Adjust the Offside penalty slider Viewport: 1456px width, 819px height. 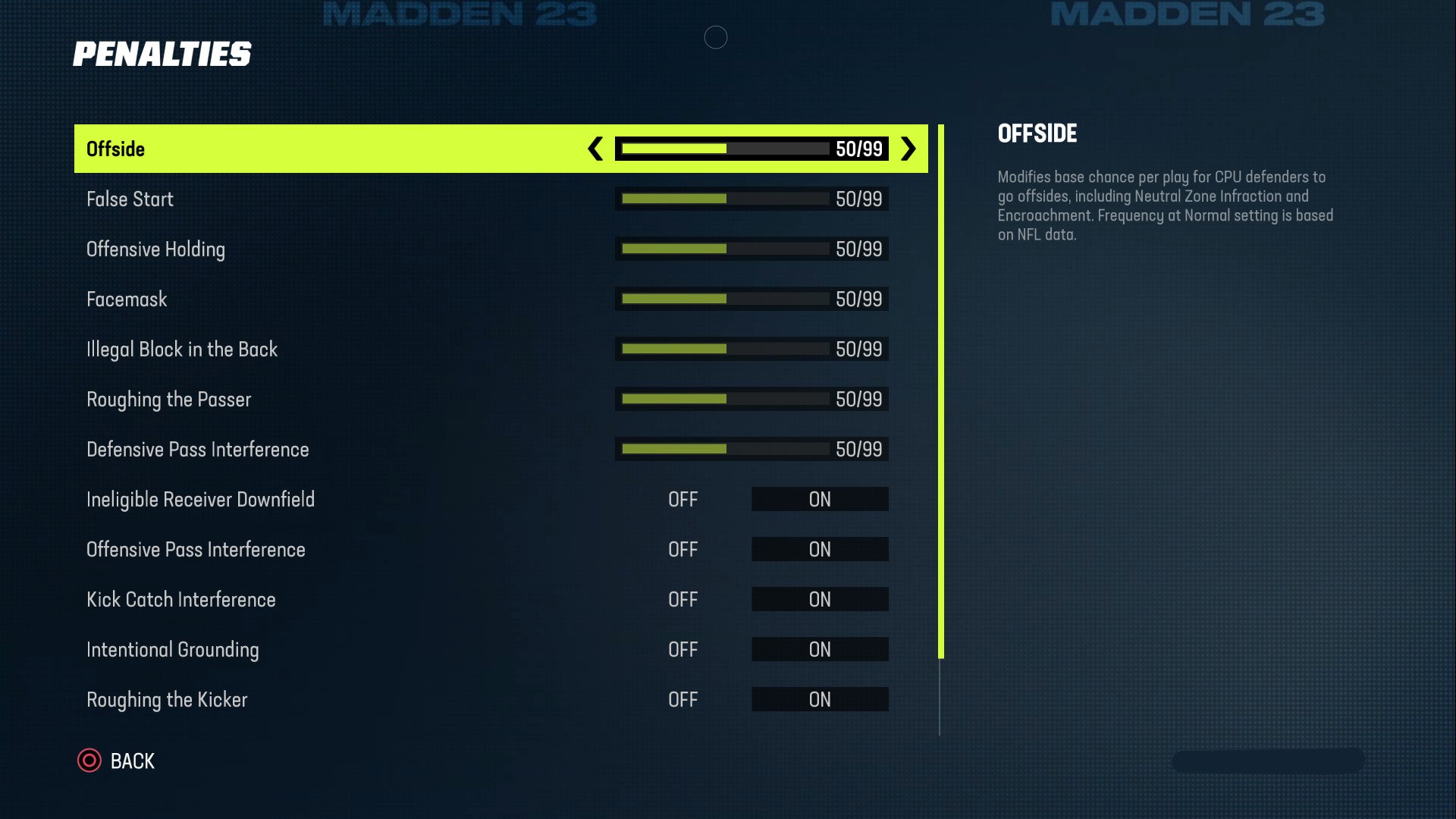tap(726, 149)
